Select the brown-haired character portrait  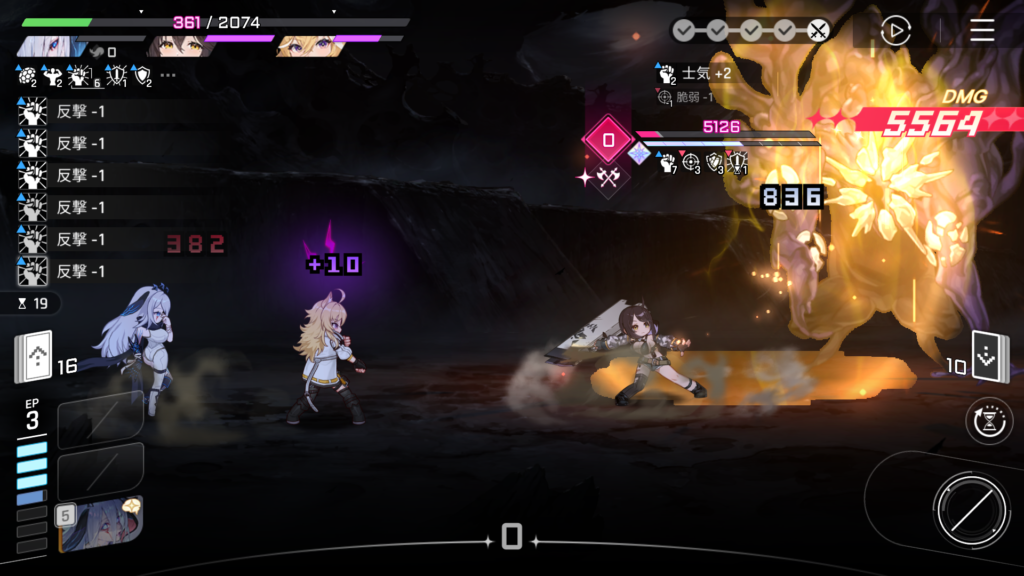(x=172, y=44)
